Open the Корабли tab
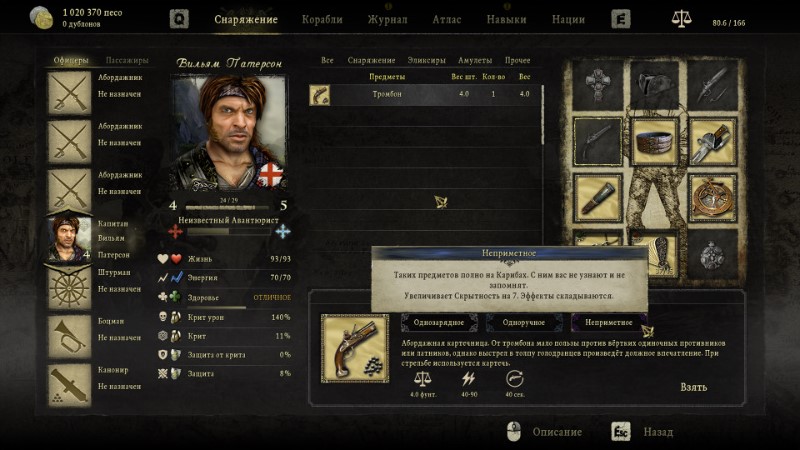800x450 pixels. (x=320, y=19)
